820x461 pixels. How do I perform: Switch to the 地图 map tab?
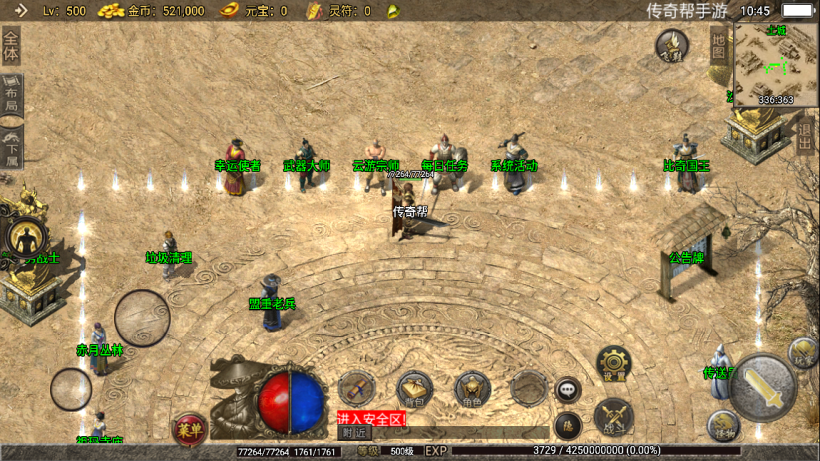[x=719, y=45]
